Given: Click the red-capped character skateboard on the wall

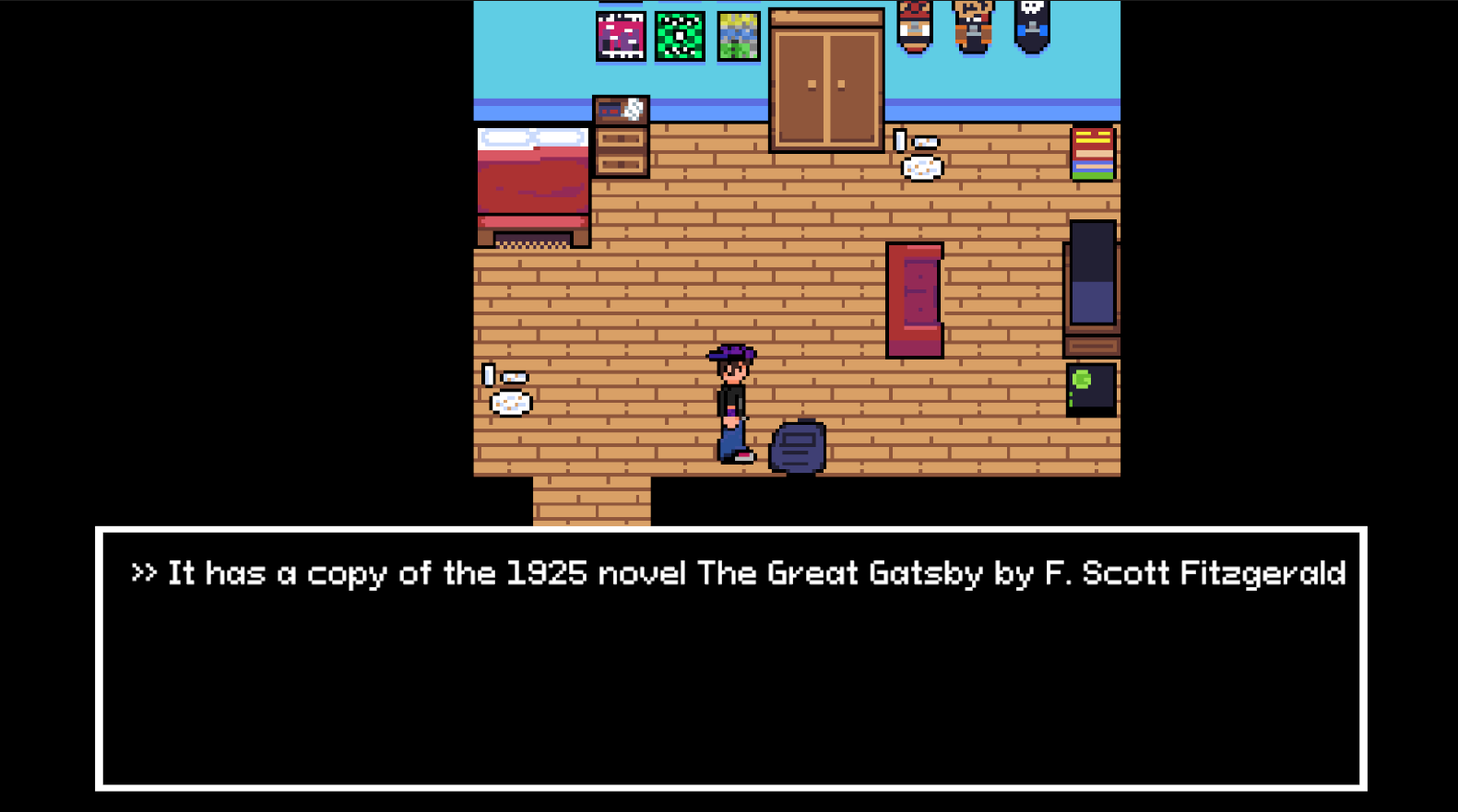Looking at the screenshot, I should pyautogui.click(x=913, y=26).
